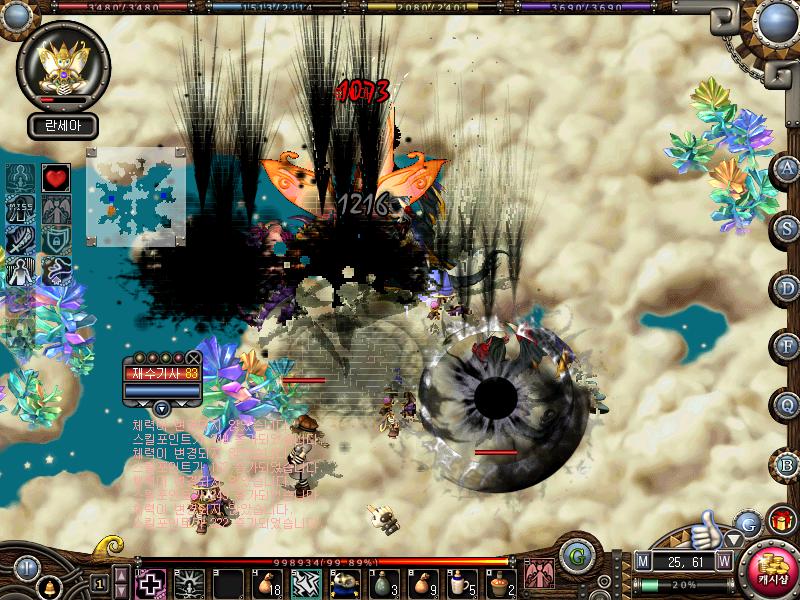Select the padlock shield buff icon

point(55,241)
